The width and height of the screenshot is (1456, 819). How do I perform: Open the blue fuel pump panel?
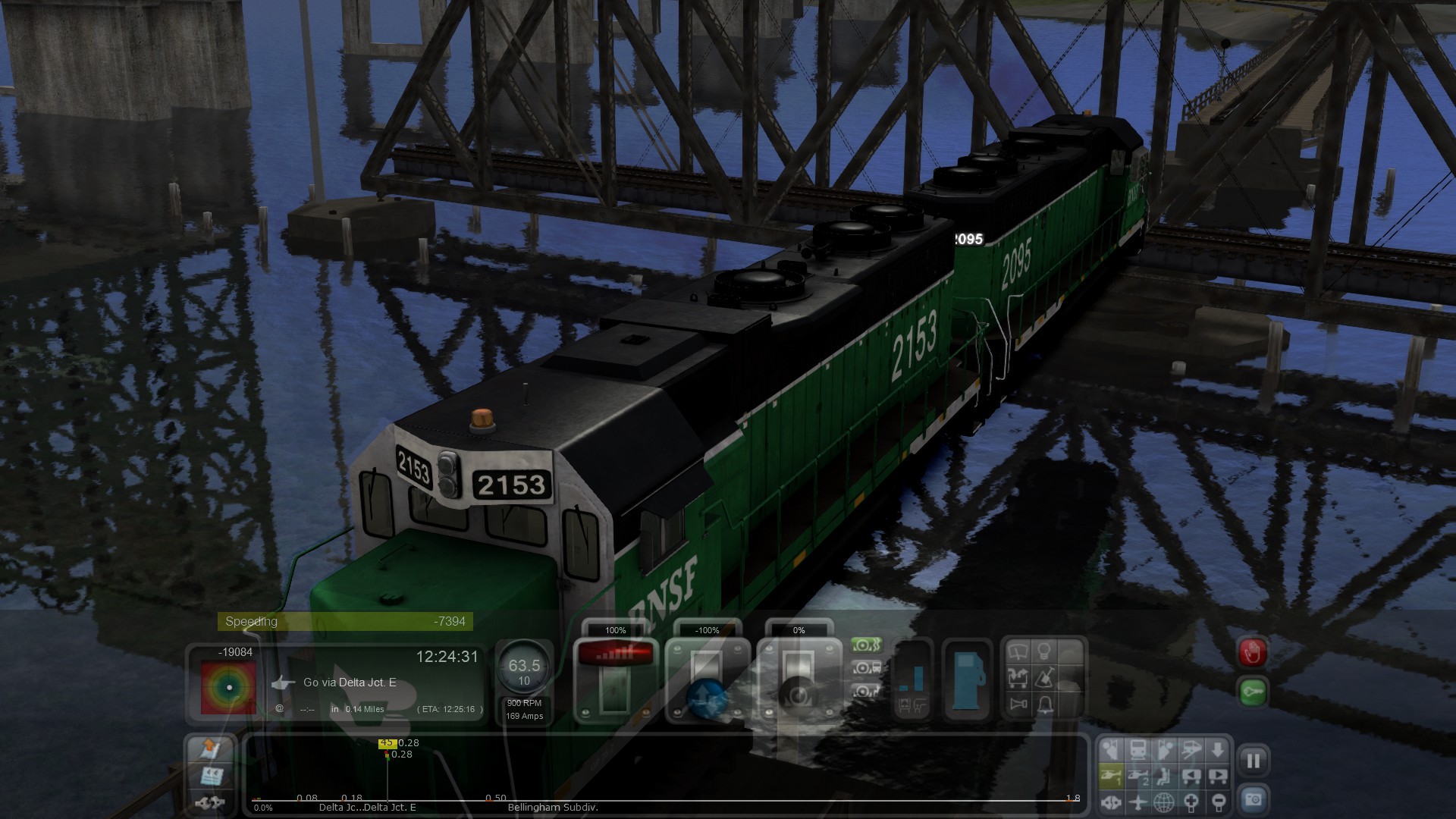(x=967, y=679)
